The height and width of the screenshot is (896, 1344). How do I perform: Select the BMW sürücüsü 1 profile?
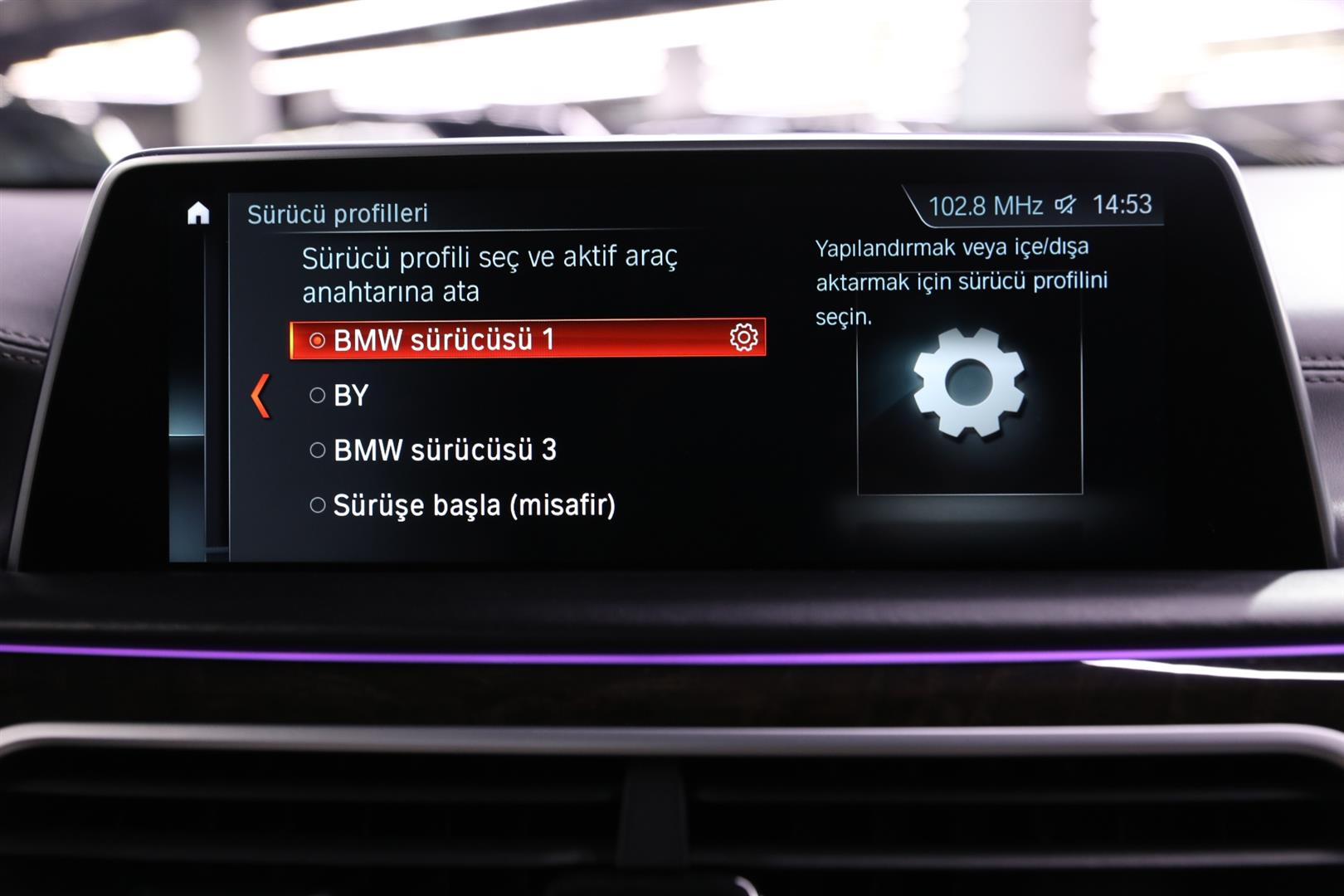[x=444, y=340]
